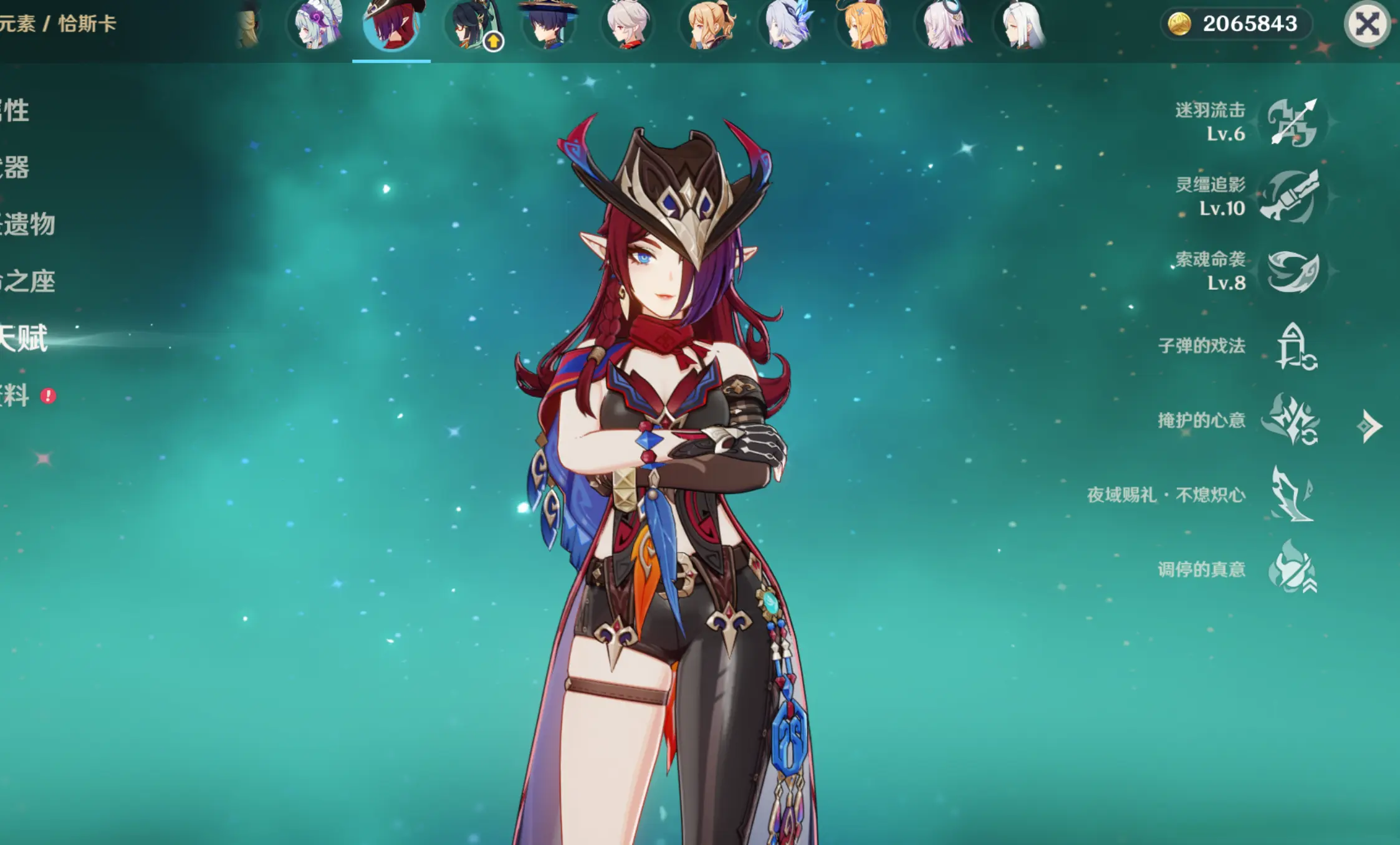This screenshot has width=1400, height=845.
Task: Open the 资料 profile entry with red alert
Action: coord(15,396)
